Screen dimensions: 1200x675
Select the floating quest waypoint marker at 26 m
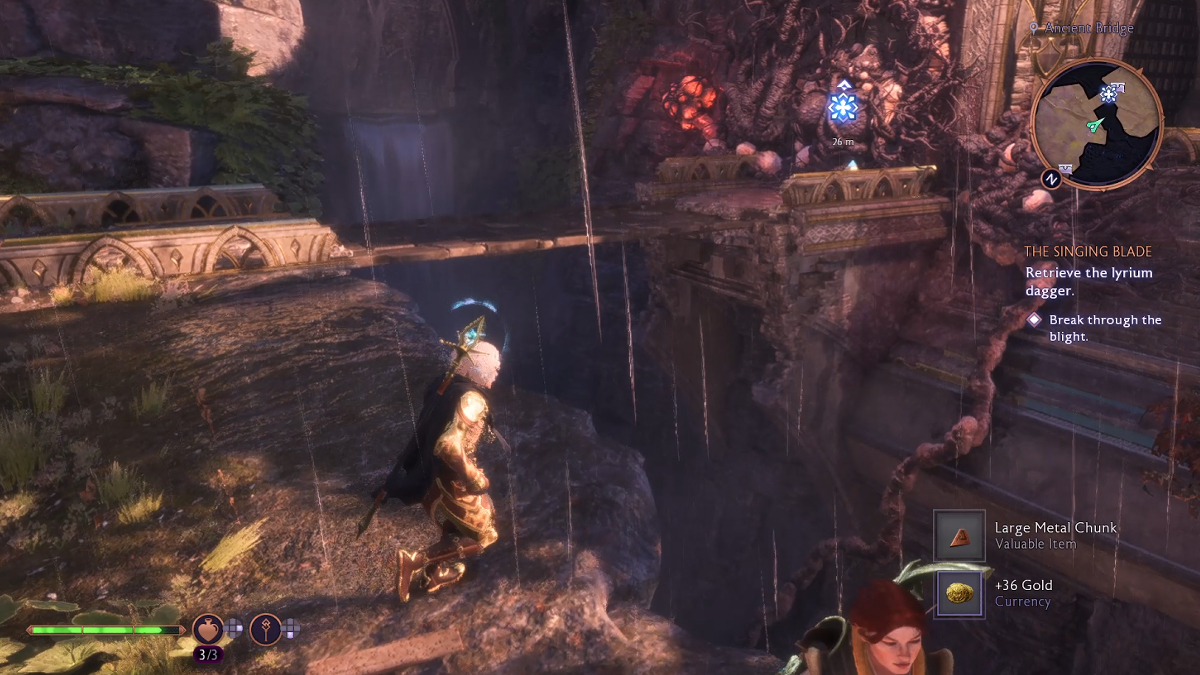point(843,107)
